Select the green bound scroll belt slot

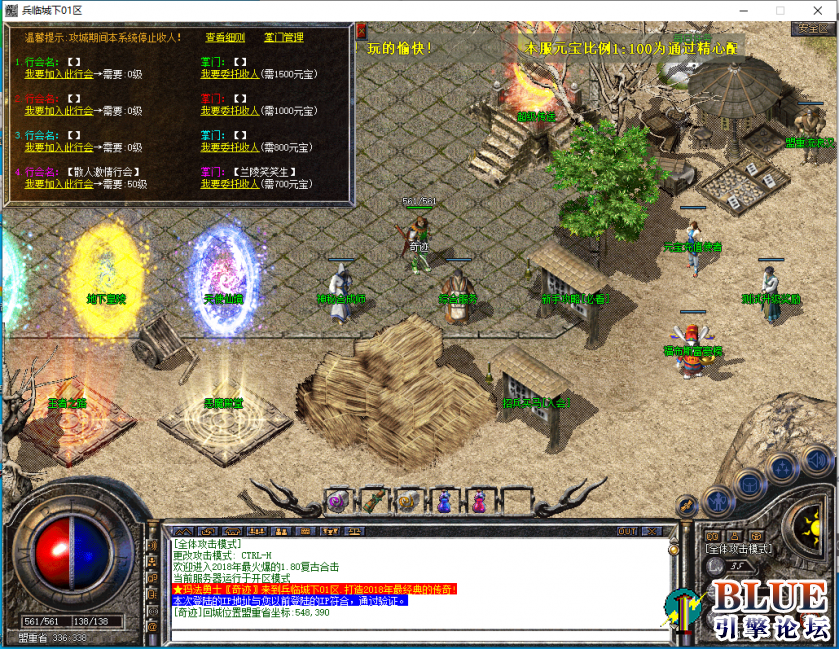pos(374,499)
